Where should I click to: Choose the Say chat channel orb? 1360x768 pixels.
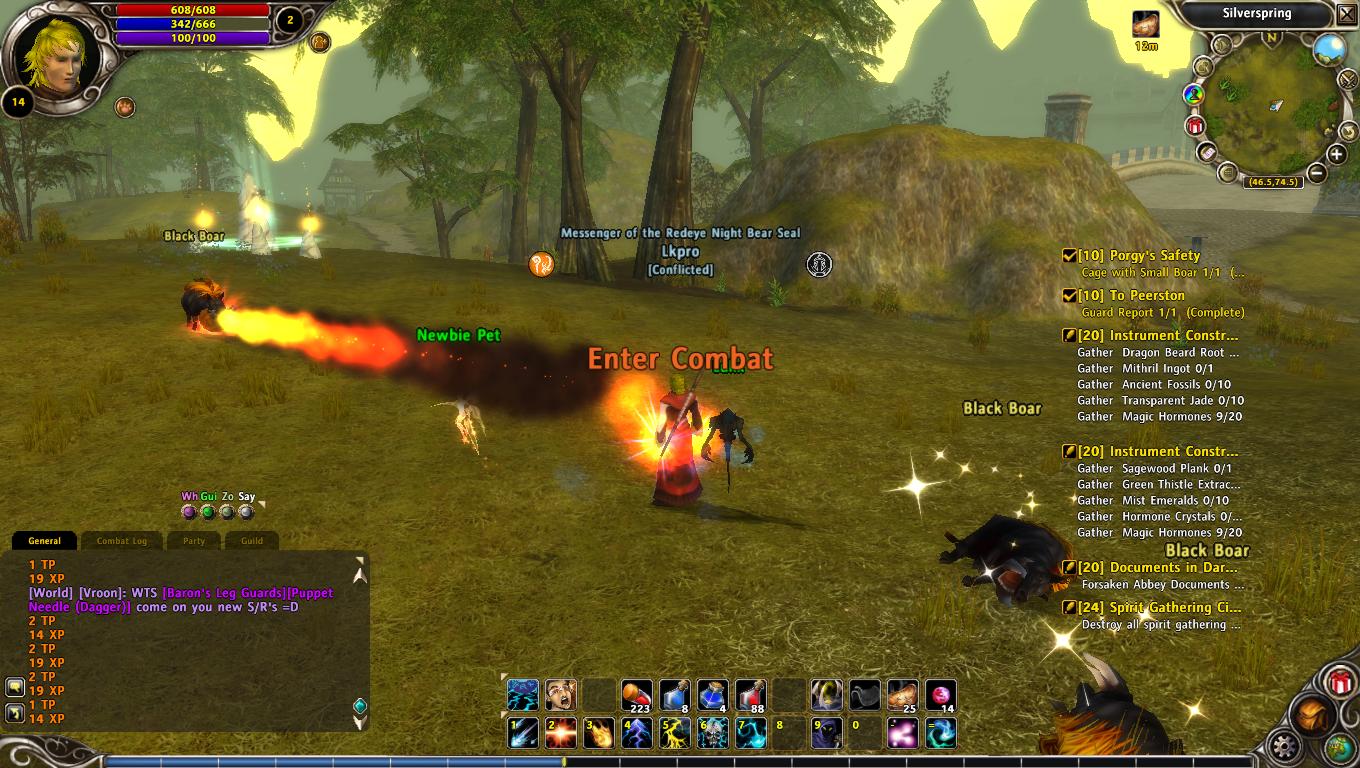(246, 512)
